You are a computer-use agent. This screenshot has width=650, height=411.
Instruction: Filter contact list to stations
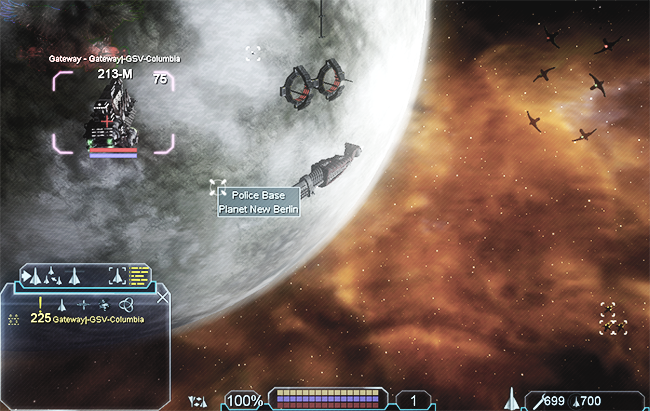[83, 304]
